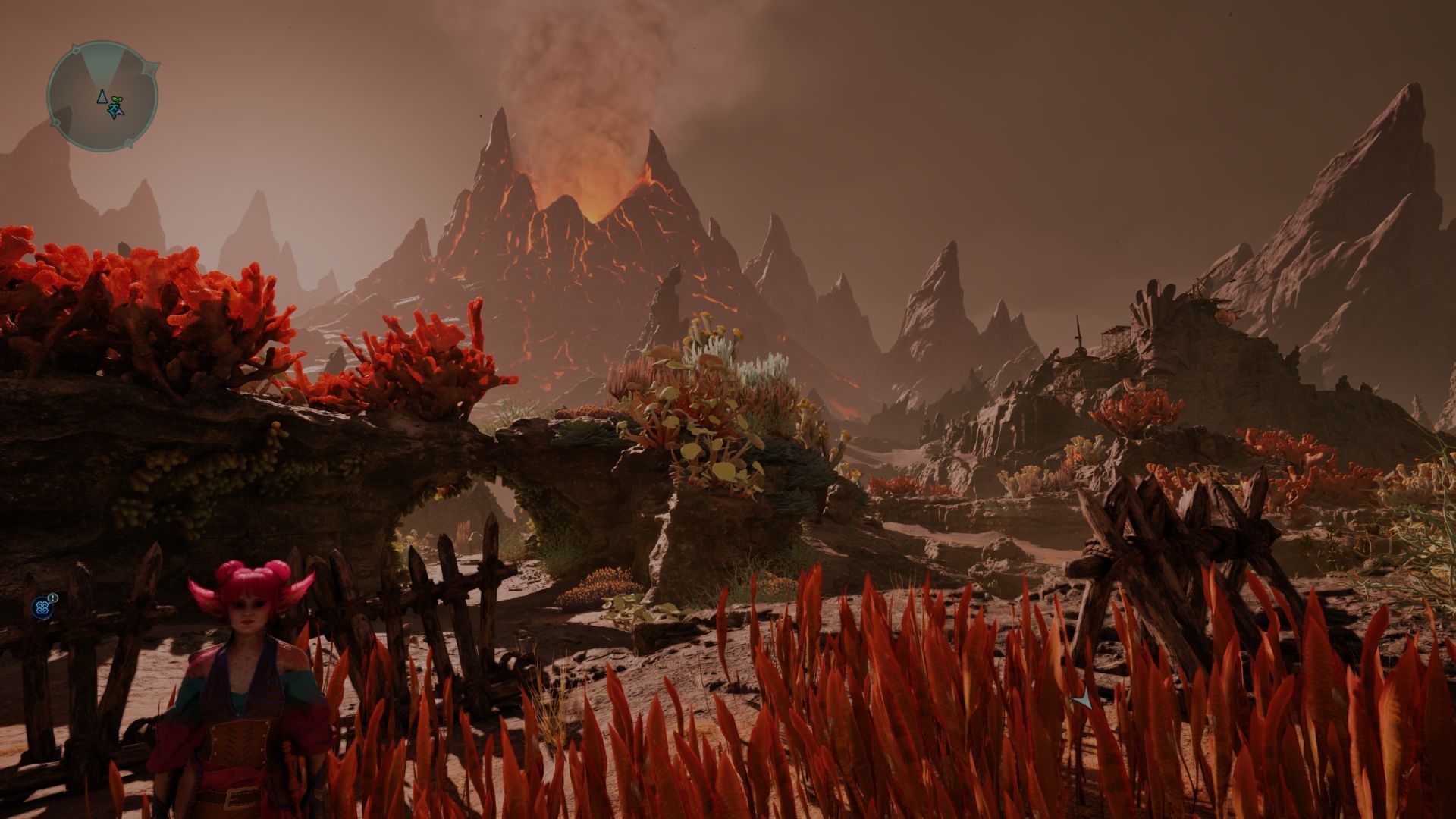The image size is (1456, 819).
Task: Click the blue knot icon with exclamation badge
Action: [42, 606]
